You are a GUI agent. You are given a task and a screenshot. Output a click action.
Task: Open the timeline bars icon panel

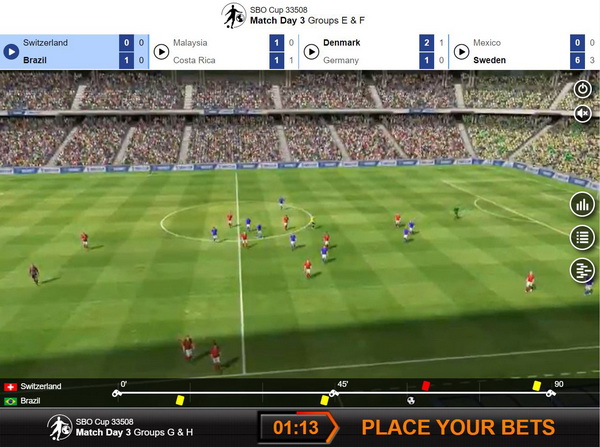pos(581,270)
